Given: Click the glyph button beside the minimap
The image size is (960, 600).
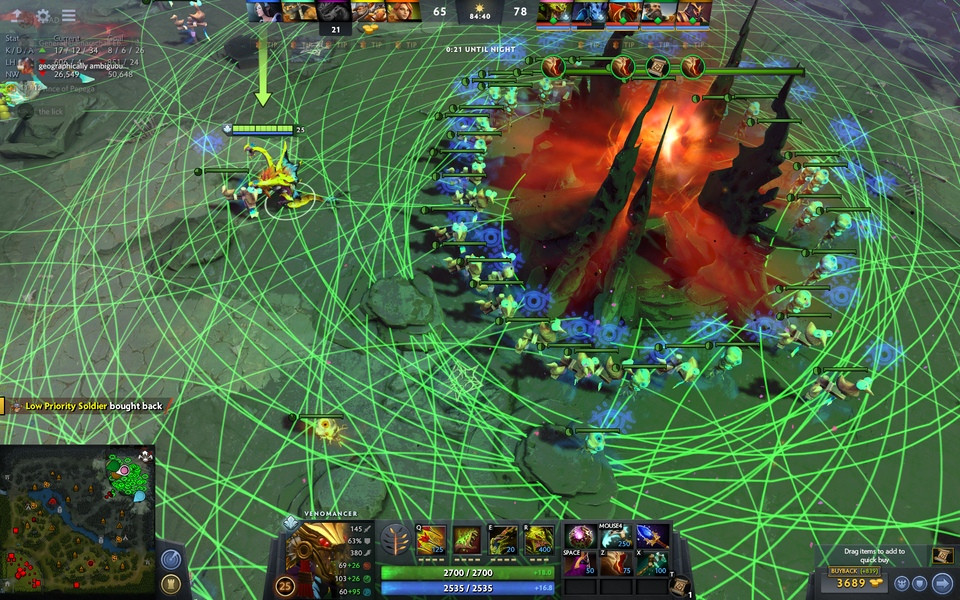Looking at the screenshot, I should pyautogui.click(x=171, y=584).
